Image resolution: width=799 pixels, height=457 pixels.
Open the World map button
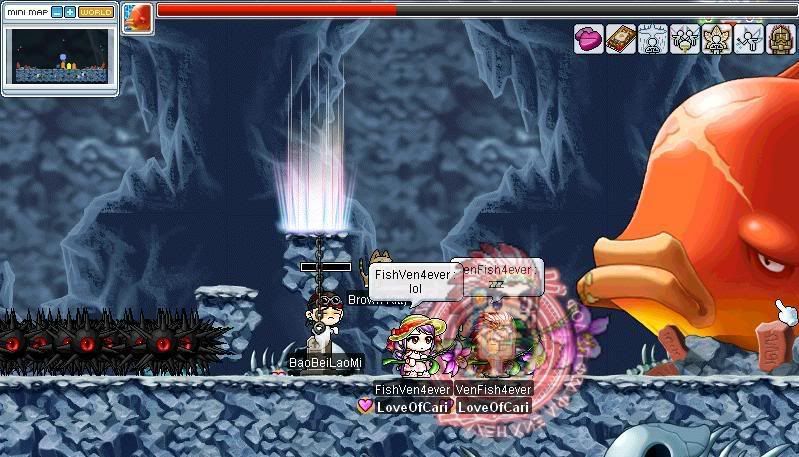96,12
